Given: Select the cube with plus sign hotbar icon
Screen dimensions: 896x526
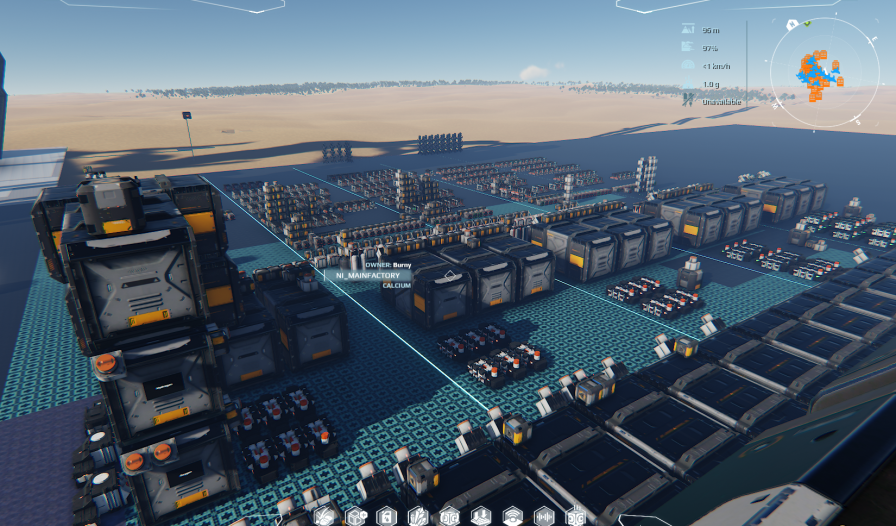Looking at the screenshot, I should [355, 516].
